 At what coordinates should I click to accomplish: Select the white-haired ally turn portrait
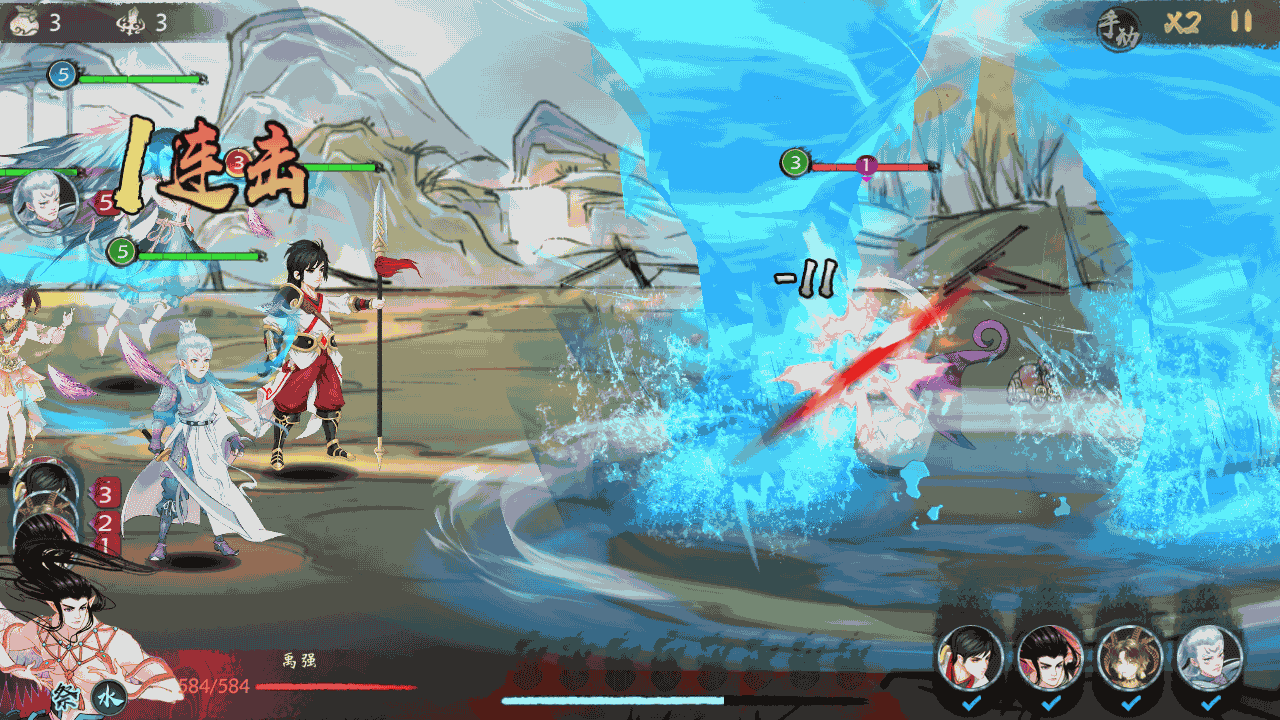tap(45, 203)
